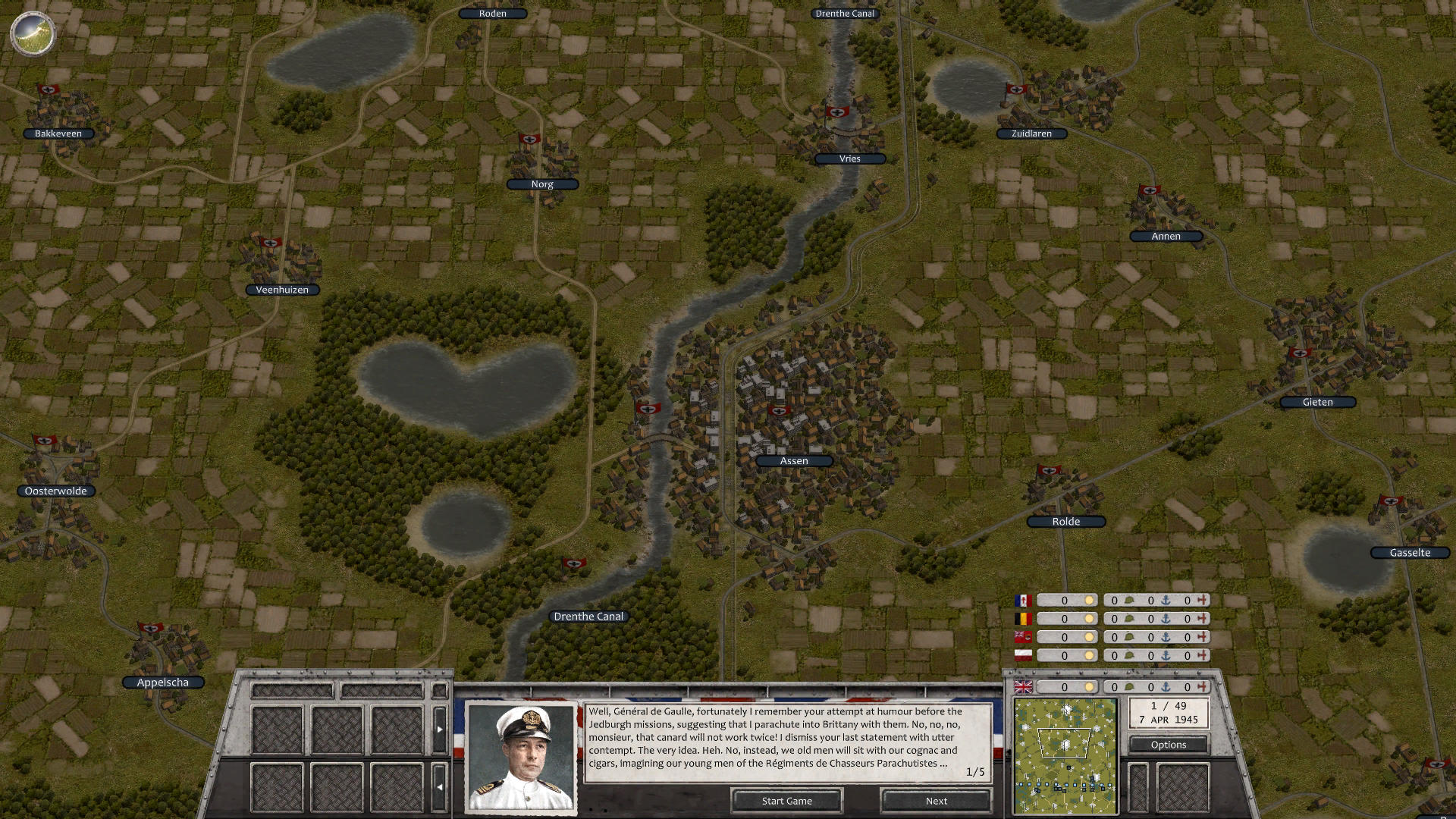Click the Drenthe Canal label on the map
1456x819 pixels.
pos(589,616)
